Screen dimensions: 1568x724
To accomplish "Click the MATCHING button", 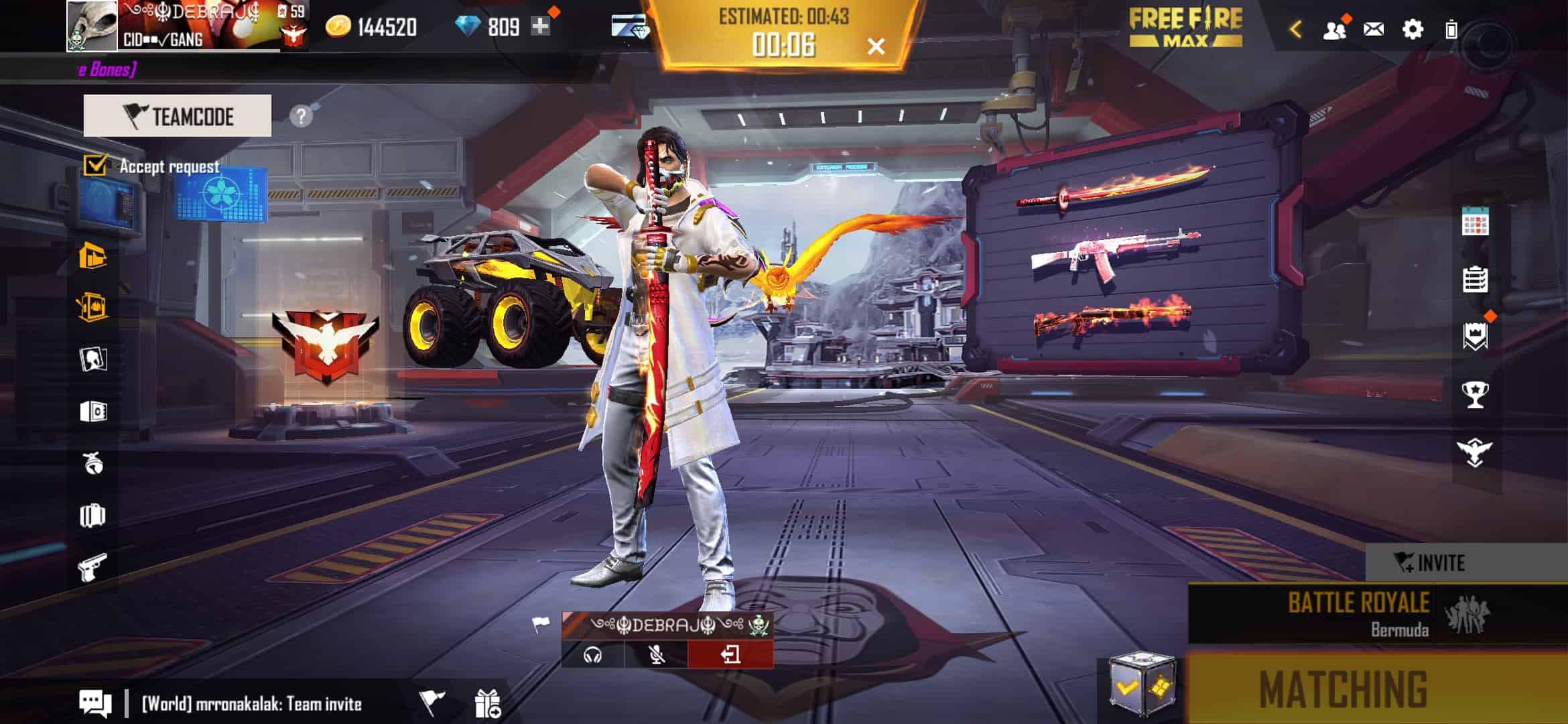I will [1344, 689].
